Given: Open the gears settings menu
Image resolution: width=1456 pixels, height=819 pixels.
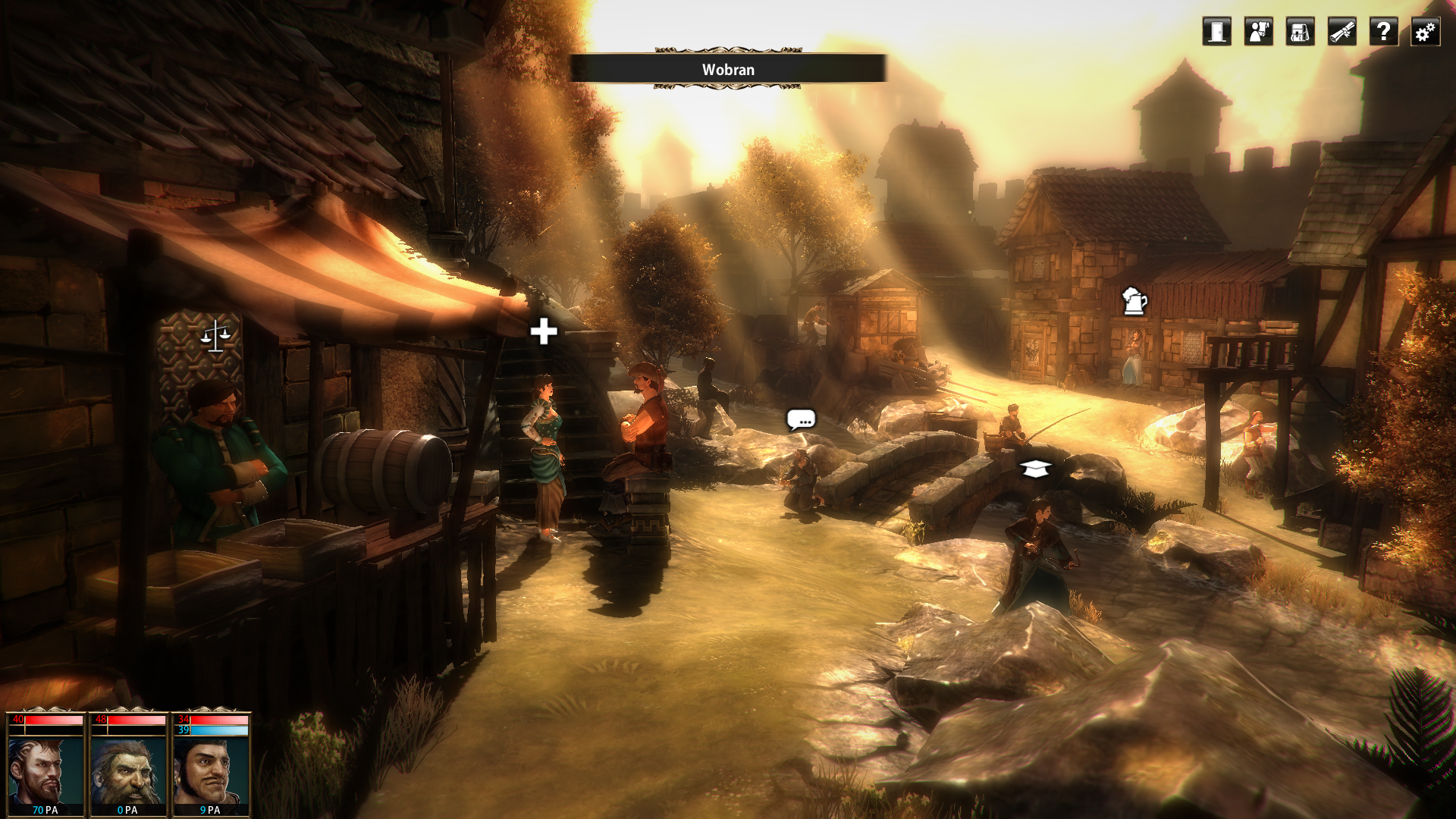Looking at the screenshot, I should pos(1425,32).
